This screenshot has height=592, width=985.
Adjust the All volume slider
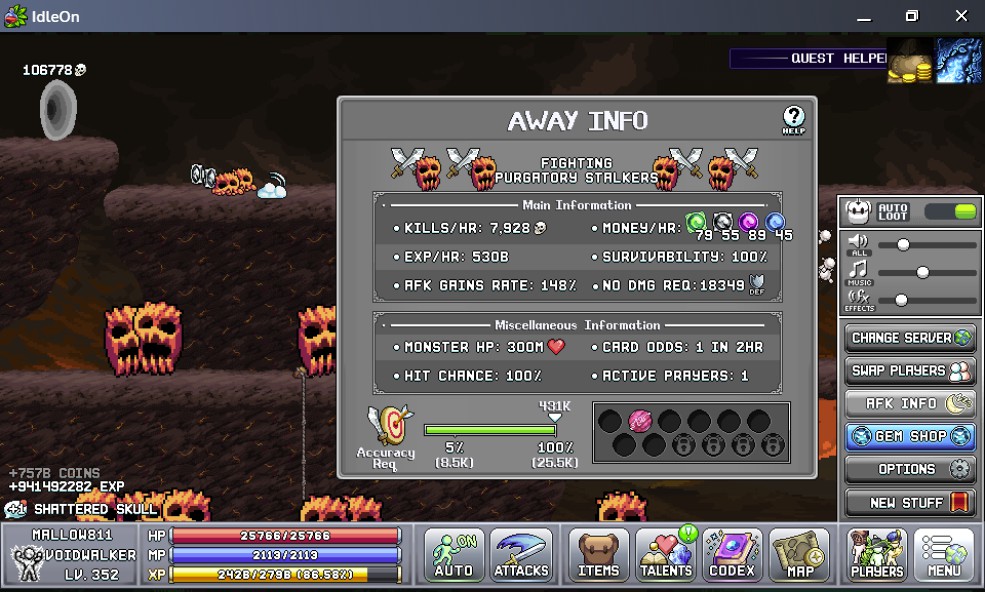[903, 244]
